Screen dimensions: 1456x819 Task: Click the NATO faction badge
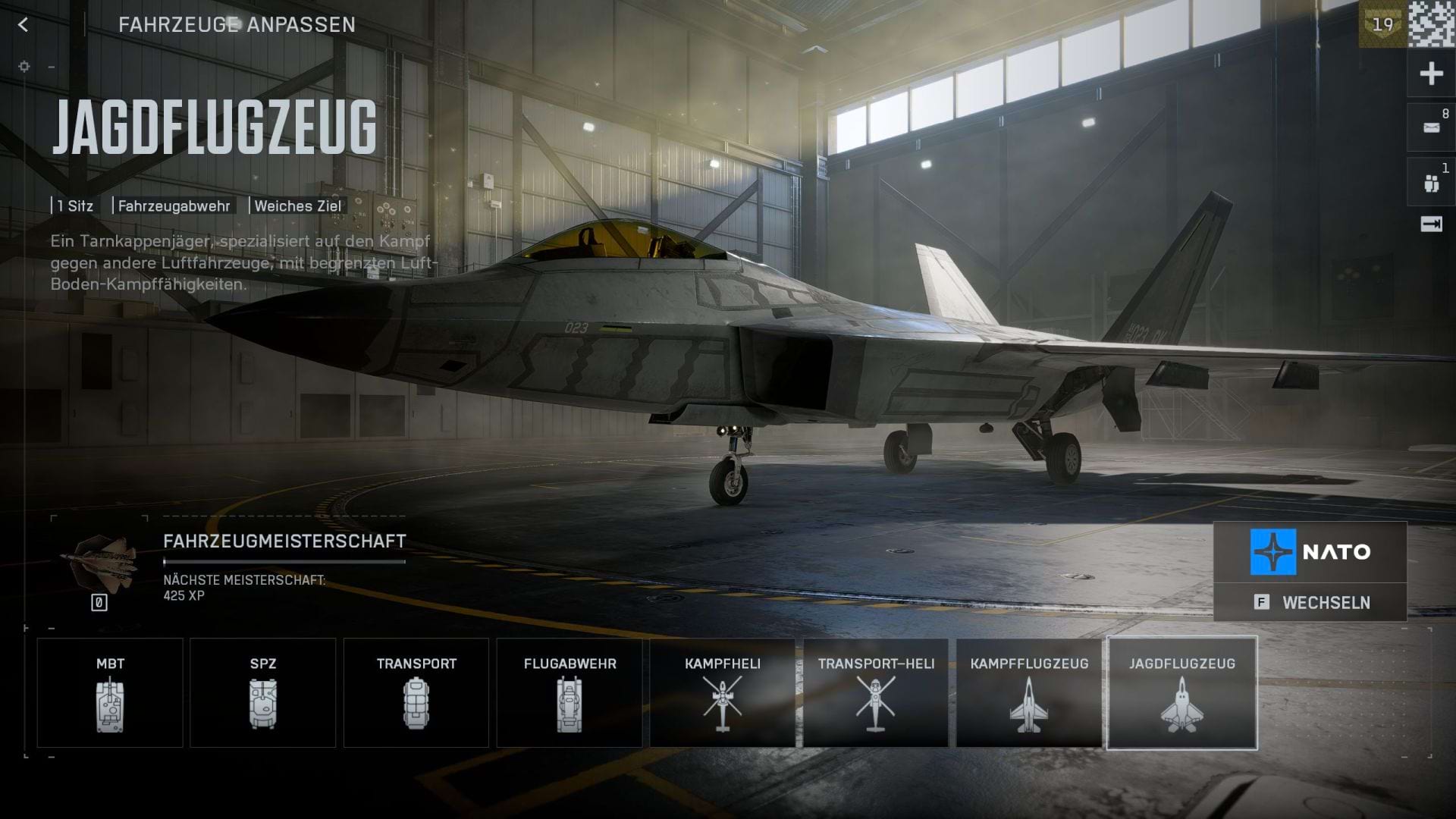click(1310, 552)
